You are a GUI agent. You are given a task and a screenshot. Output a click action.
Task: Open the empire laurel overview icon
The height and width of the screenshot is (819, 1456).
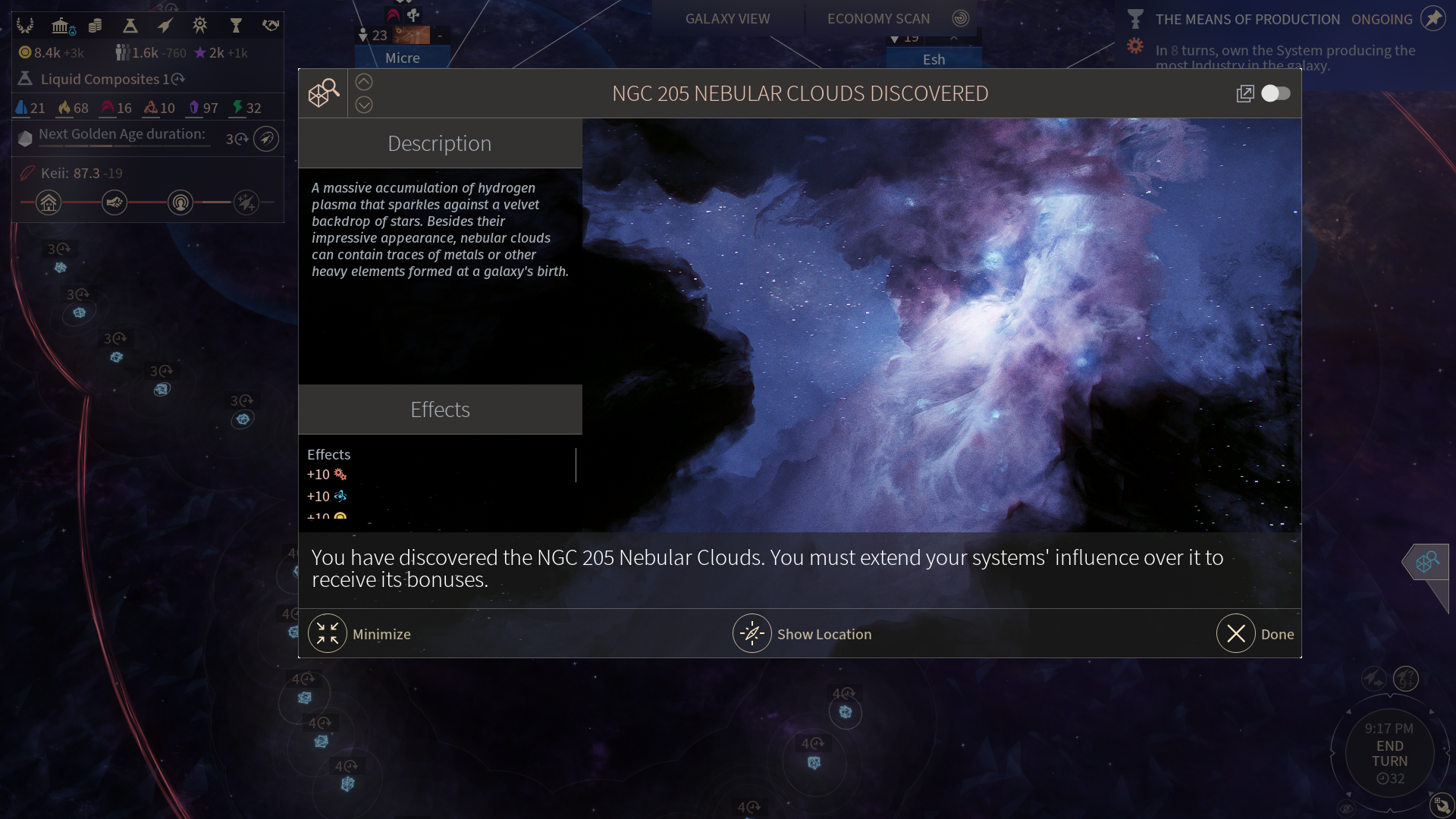(x=26, y=27)
